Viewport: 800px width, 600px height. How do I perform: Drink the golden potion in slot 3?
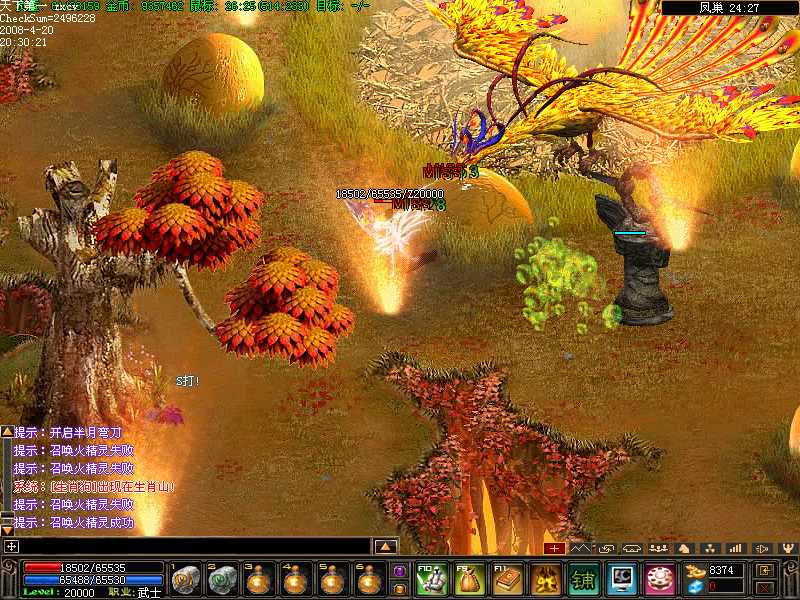pos(257,580)
